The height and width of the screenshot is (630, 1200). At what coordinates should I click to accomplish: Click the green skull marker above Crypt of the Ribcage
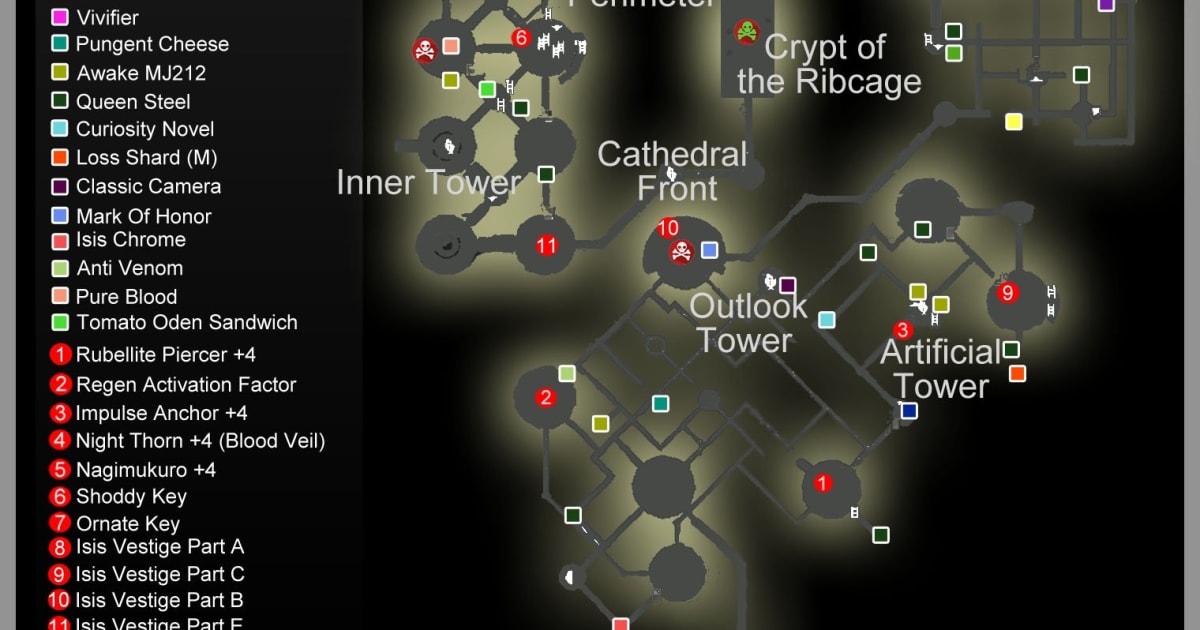746,31
